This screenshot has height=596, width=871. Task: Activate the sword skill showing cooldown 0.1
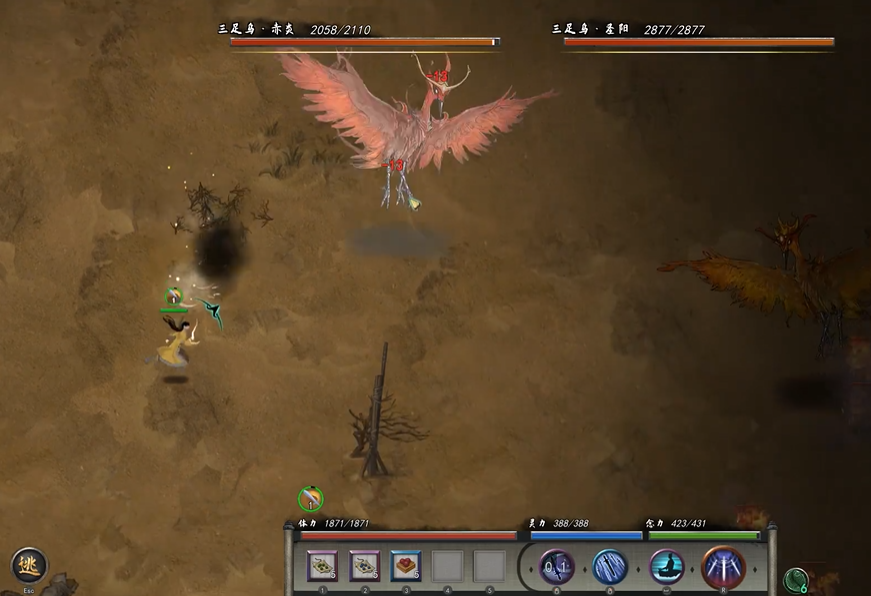click(557, 567)
